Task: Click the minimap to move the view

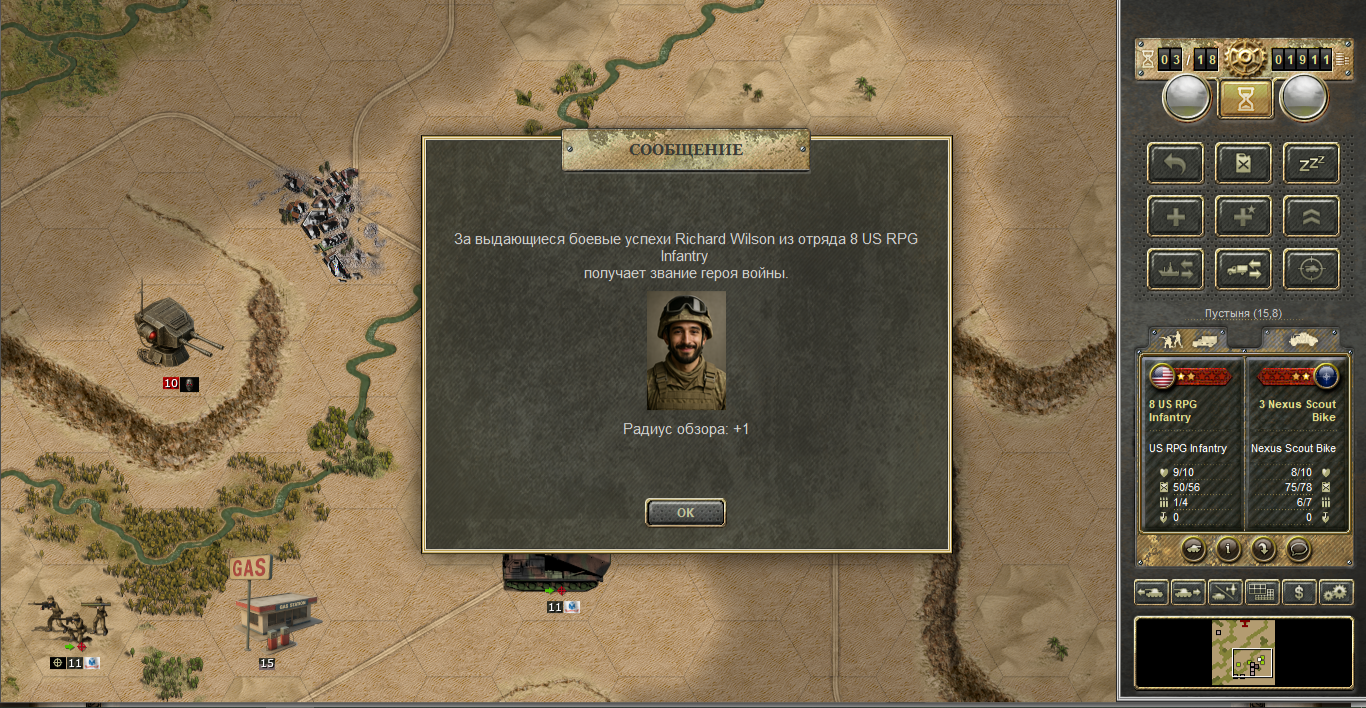Action: click(x=1243, y=652)
